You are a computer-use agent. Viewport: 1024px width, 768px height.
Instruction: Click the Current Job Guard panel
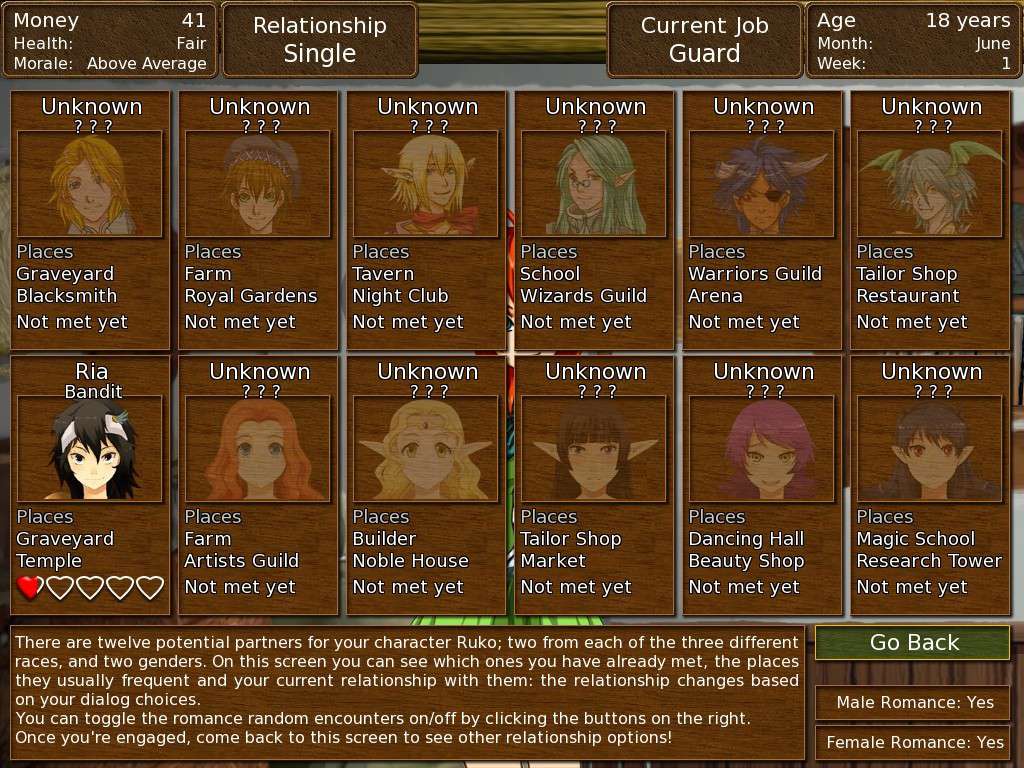[x=705, y=40]
